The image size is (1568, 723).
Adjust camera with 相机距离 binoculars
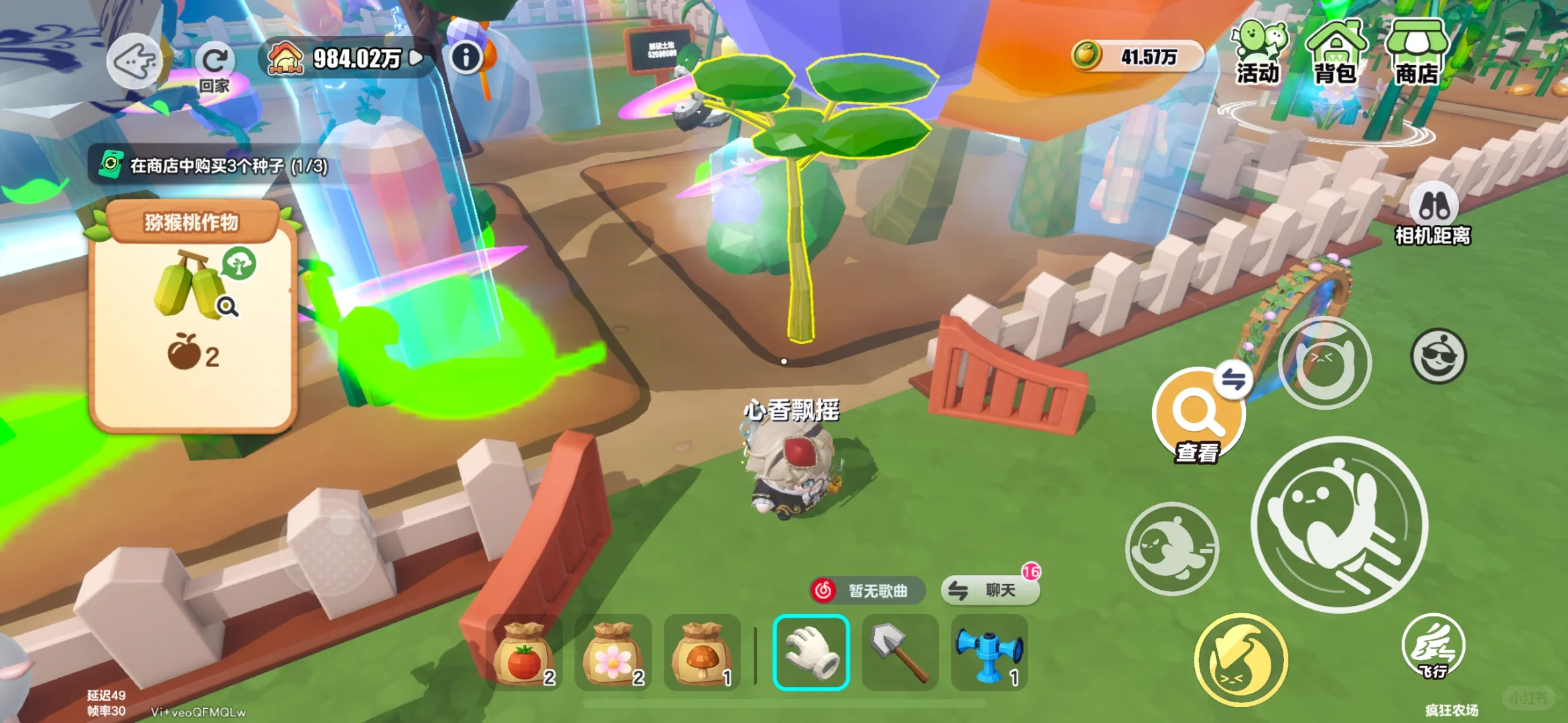[x=1433, y=214]
